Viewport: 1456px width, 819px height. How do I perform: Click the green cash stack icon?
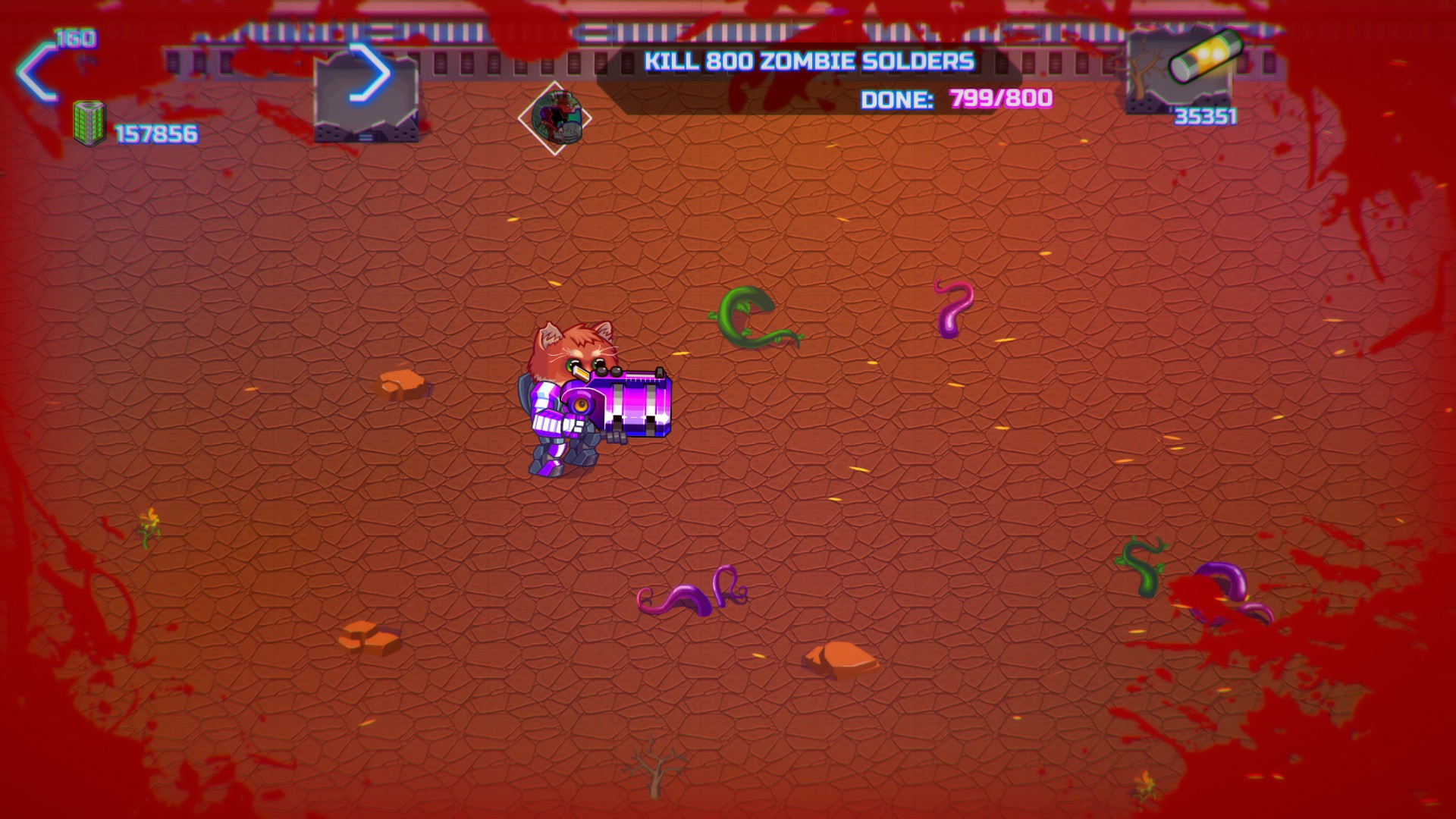tap(89, 124)
